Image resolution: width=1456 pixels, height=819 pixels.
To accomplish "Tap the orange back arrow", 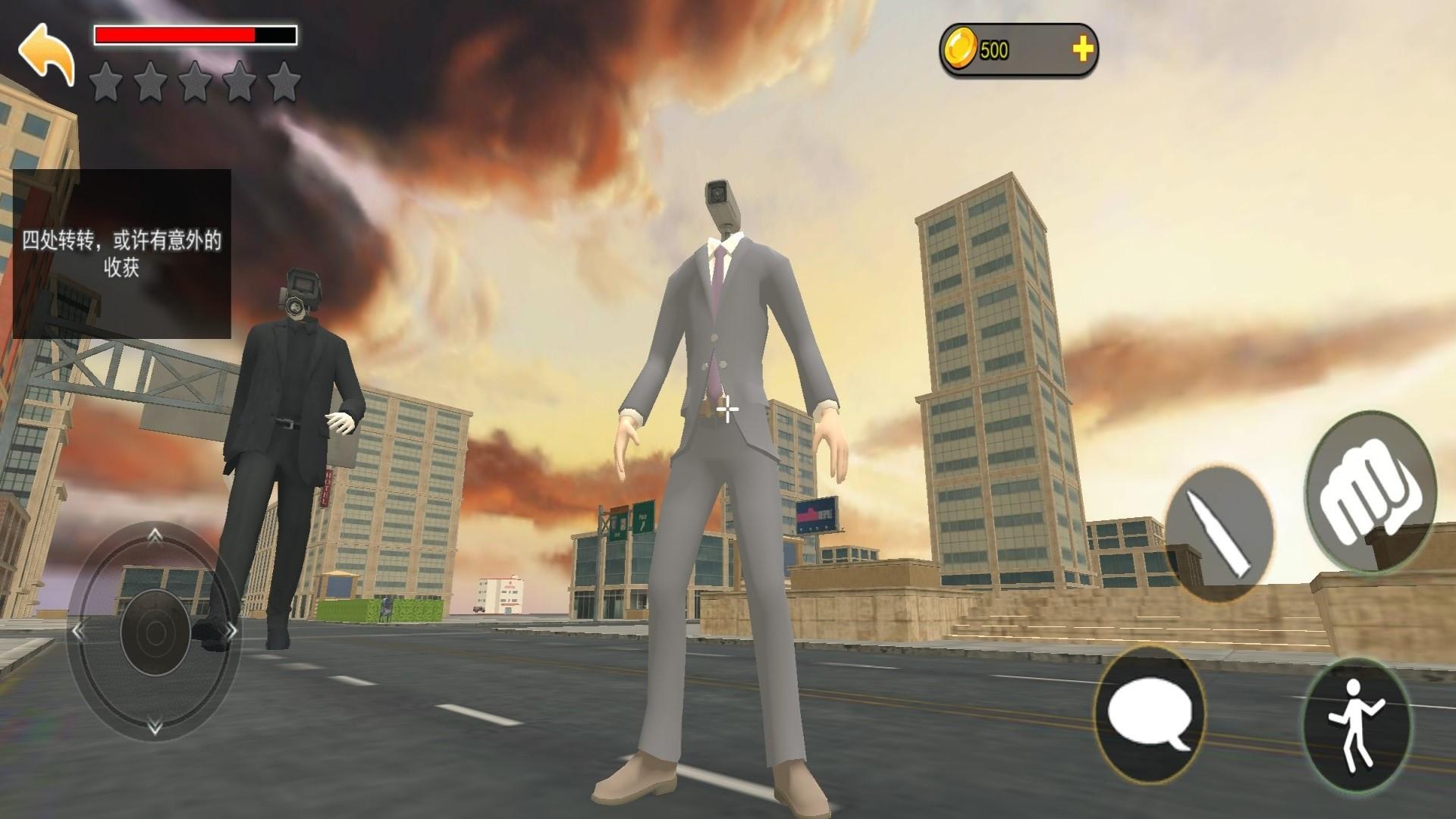I will tap(47, 55).
